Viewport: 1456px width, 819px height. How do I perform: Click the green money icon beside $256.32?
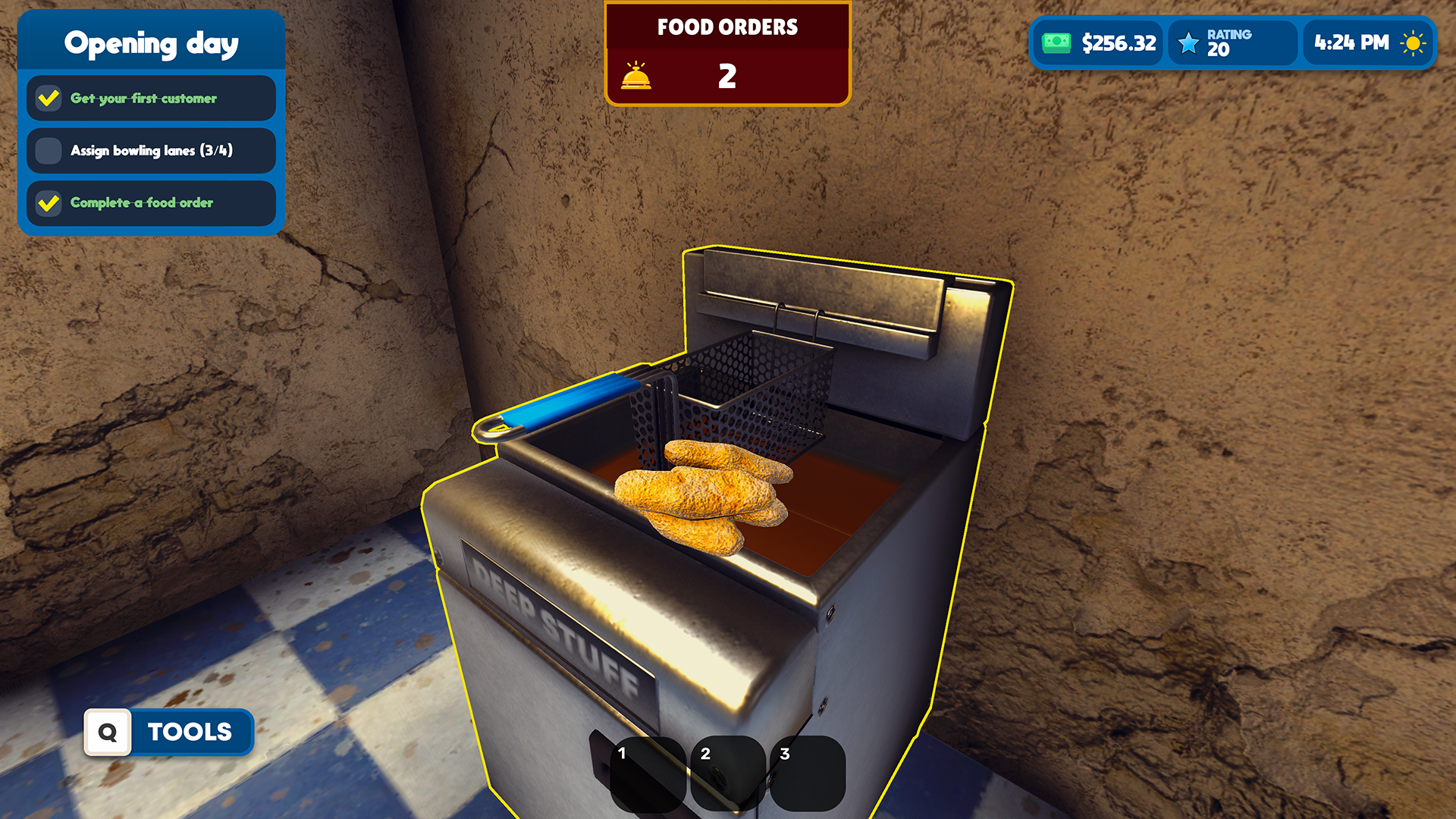1056,43
